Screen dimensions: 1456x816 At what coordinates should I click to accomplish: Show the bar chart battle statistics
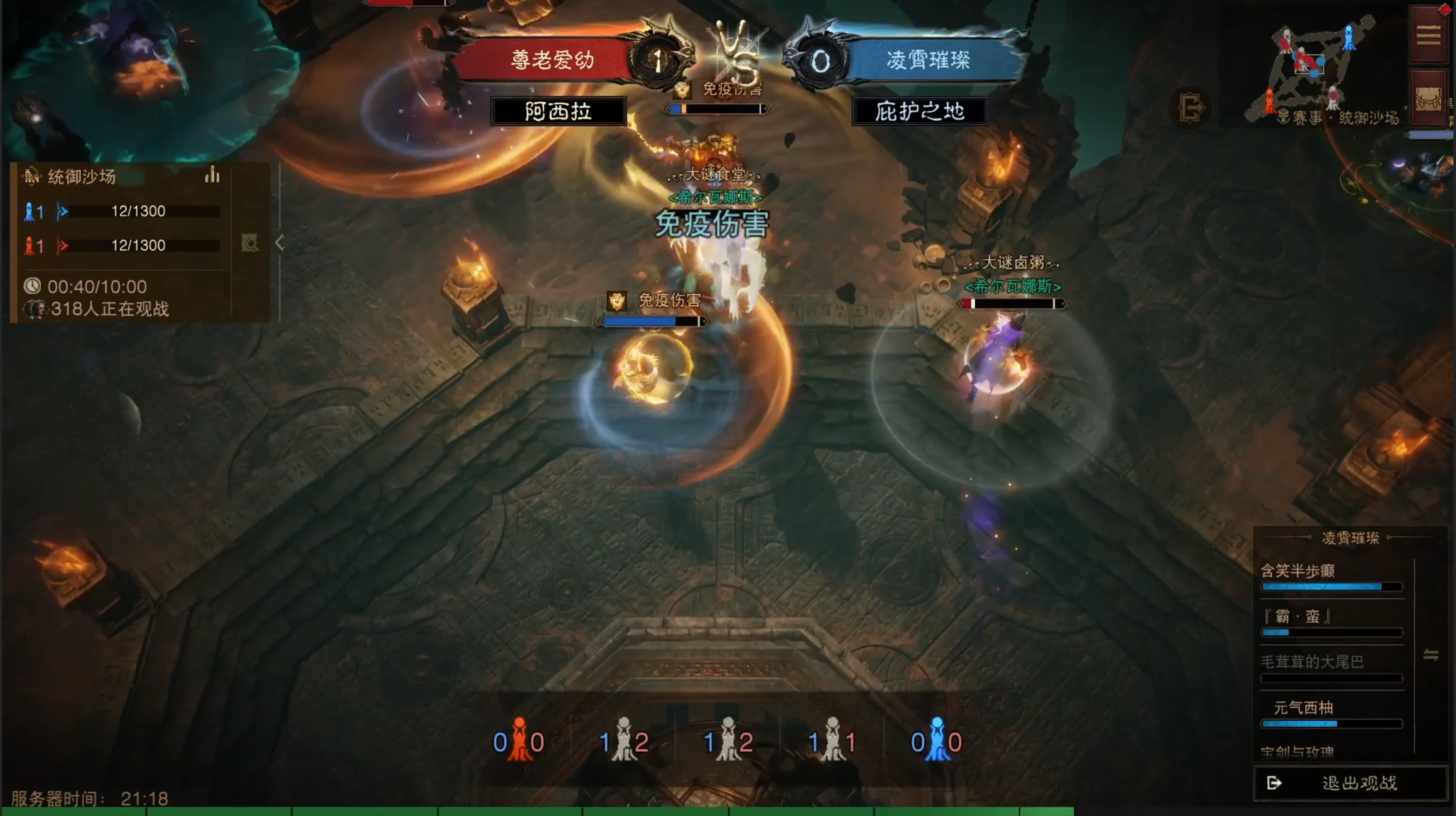212,175
